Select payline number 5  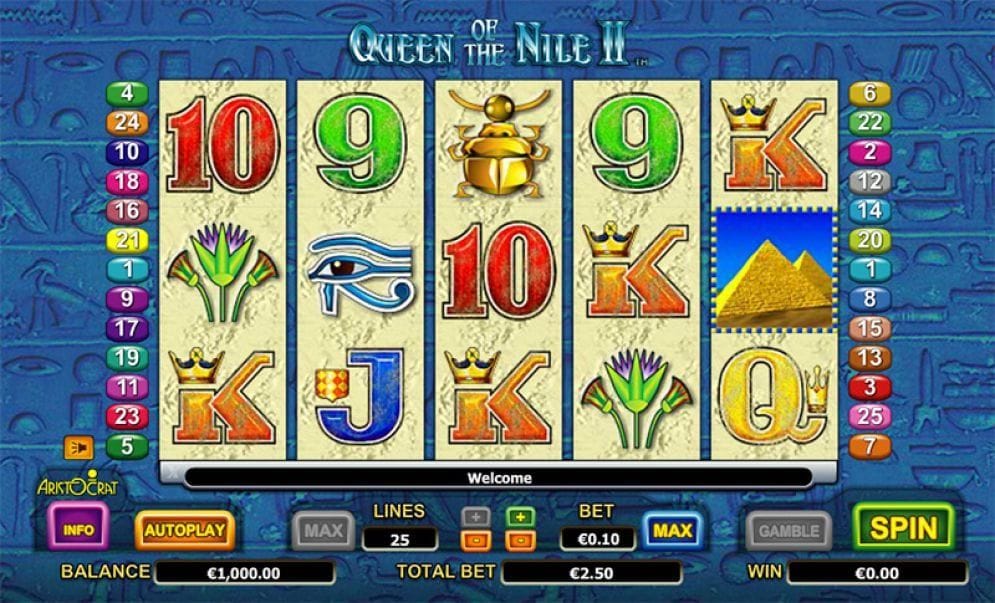[x=127, y=446]
